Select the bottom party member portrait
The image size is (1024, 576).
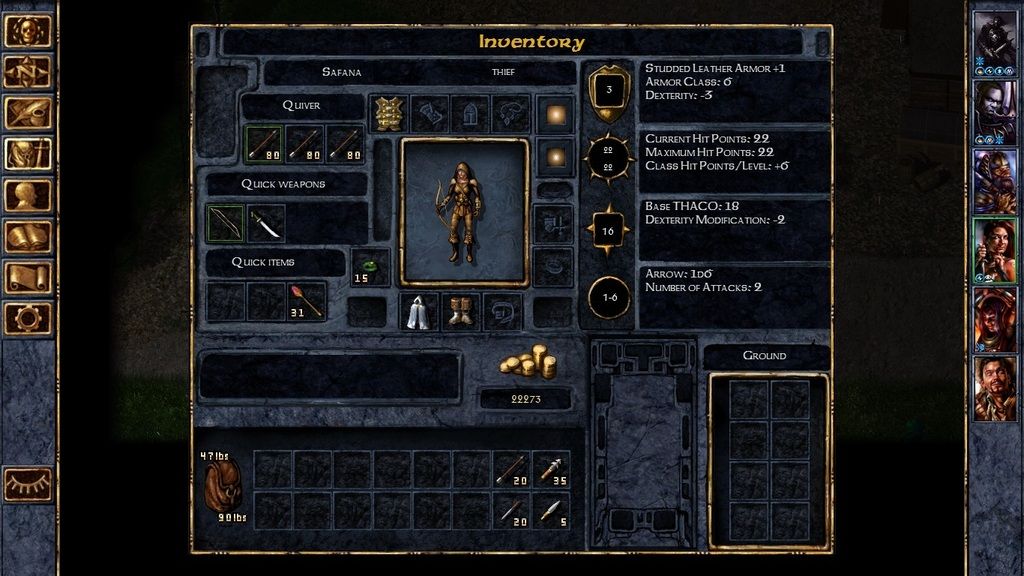(994, 388)
